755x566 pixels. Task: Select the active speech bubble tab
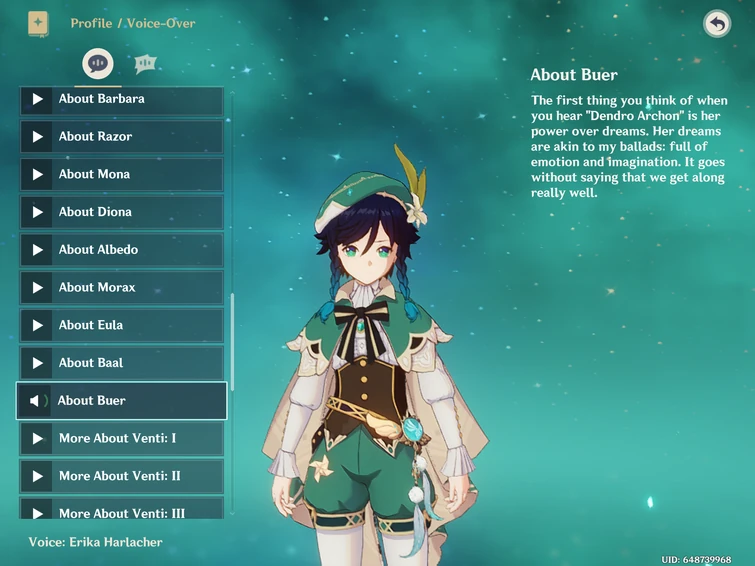[x=97, y=63]
